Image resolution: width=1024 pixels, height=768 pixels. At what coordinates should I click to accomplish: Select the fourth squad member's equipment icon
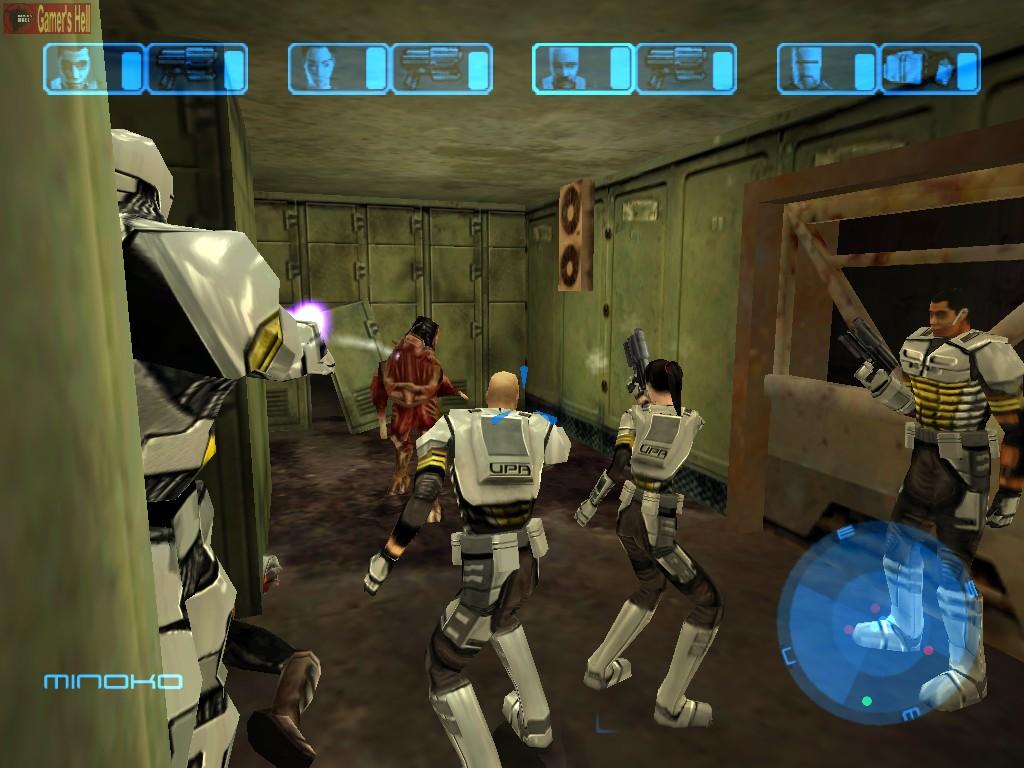click(918, 68)
